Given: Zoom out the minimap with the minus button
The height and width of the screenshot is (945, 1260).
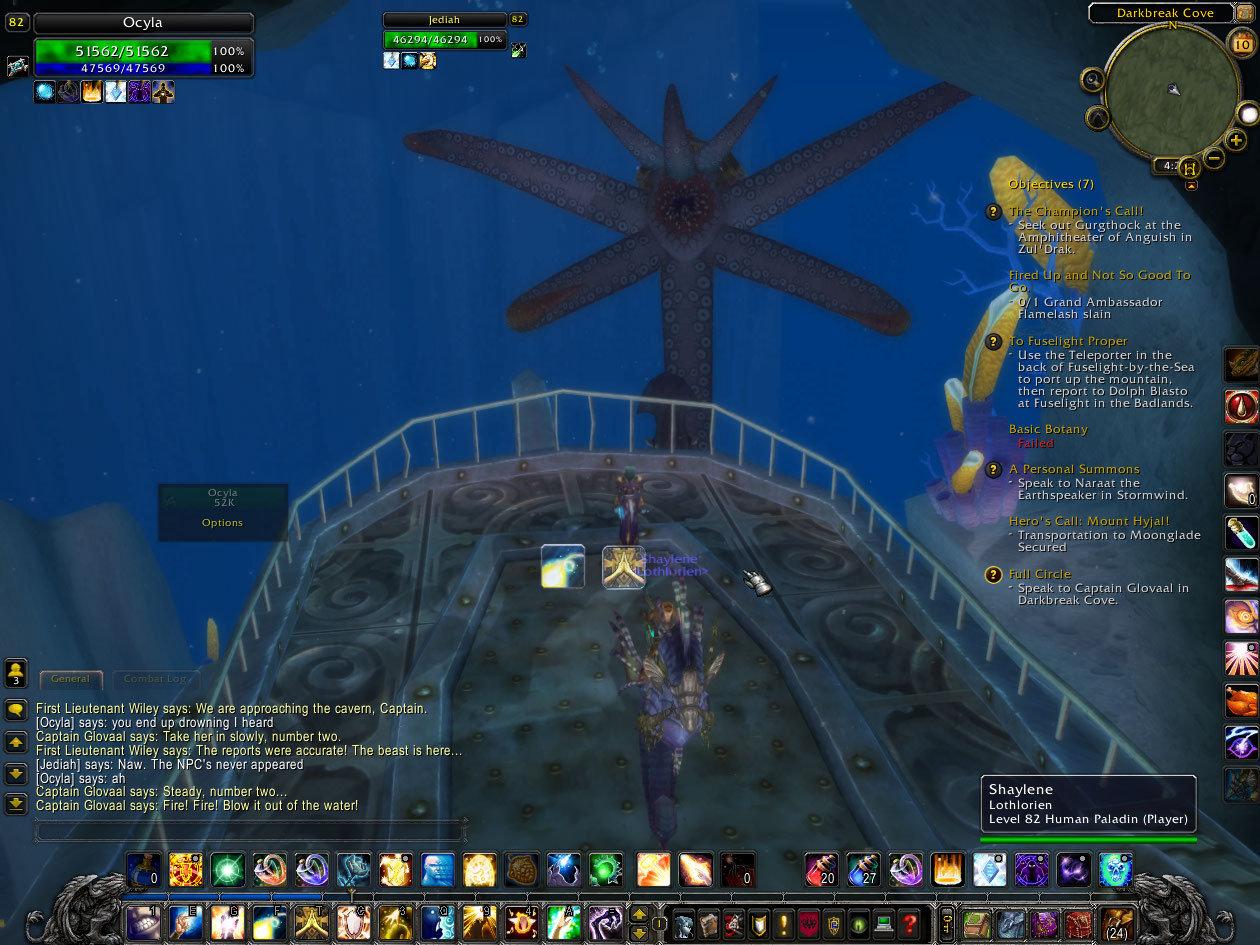Looking at the screenshot, I should click(1214, 157).
